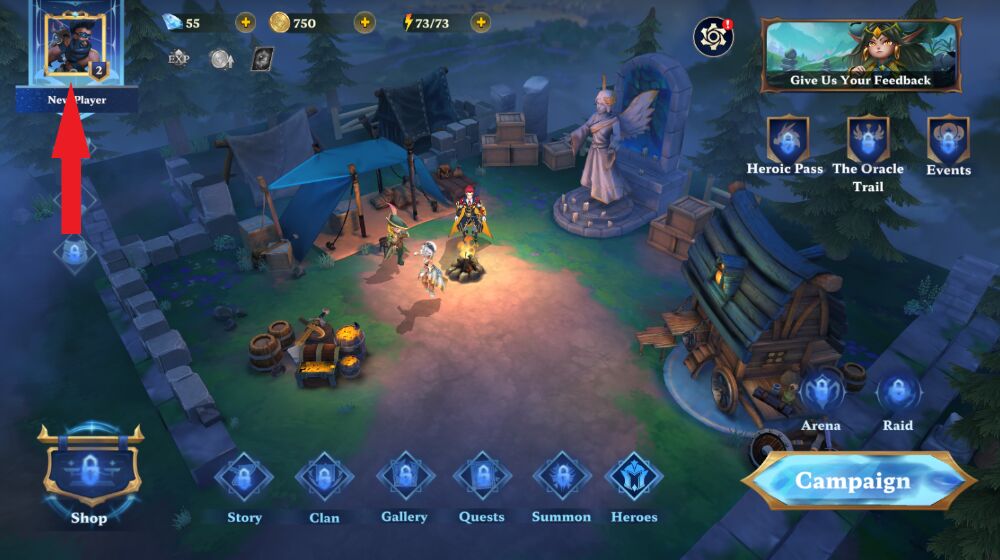The height and width of the screenshot is (560, 1000).
Task: Select the locked Arena mode
Action: (821, 391)
